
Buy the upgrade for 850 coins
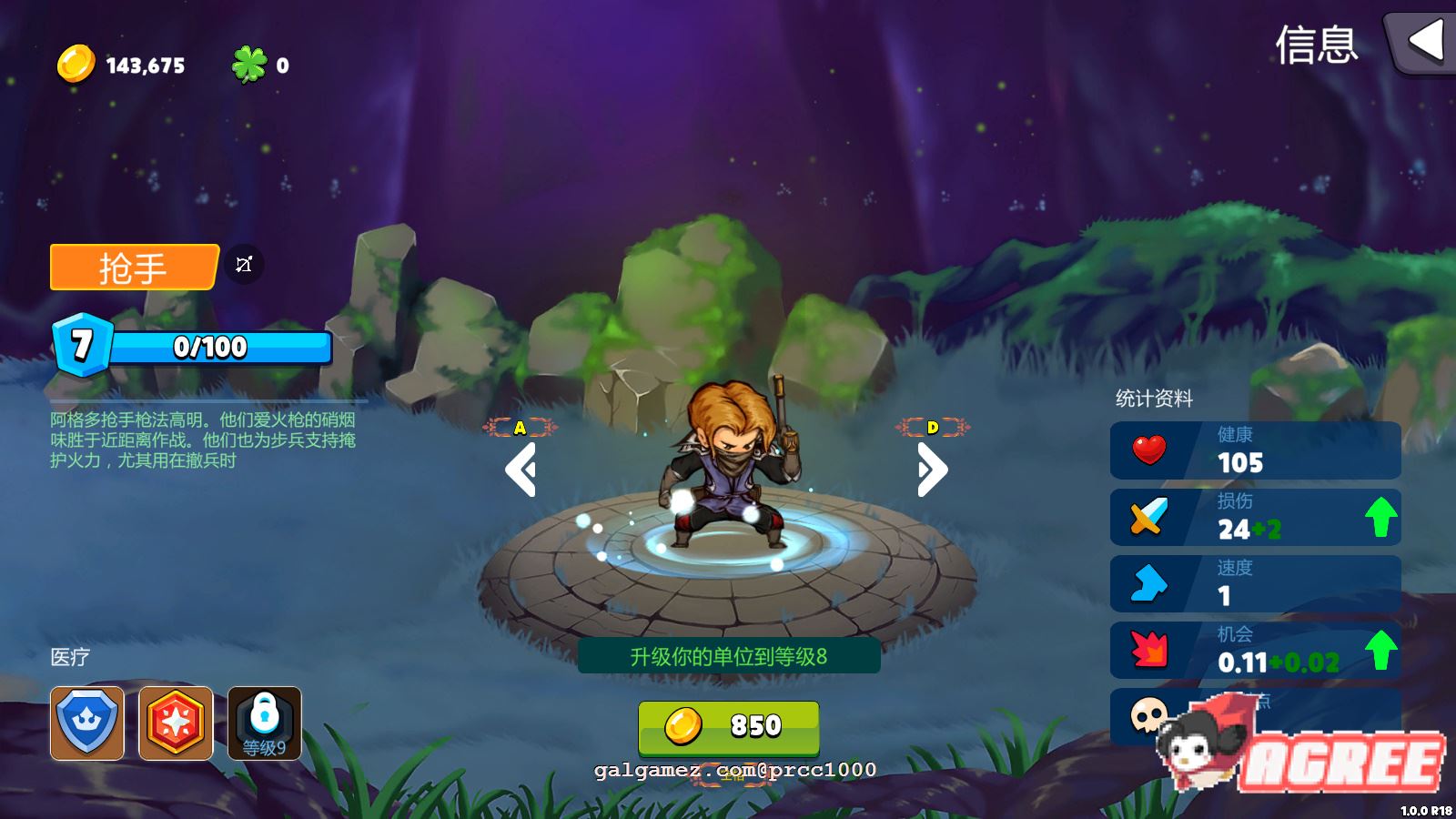(728, 726)
